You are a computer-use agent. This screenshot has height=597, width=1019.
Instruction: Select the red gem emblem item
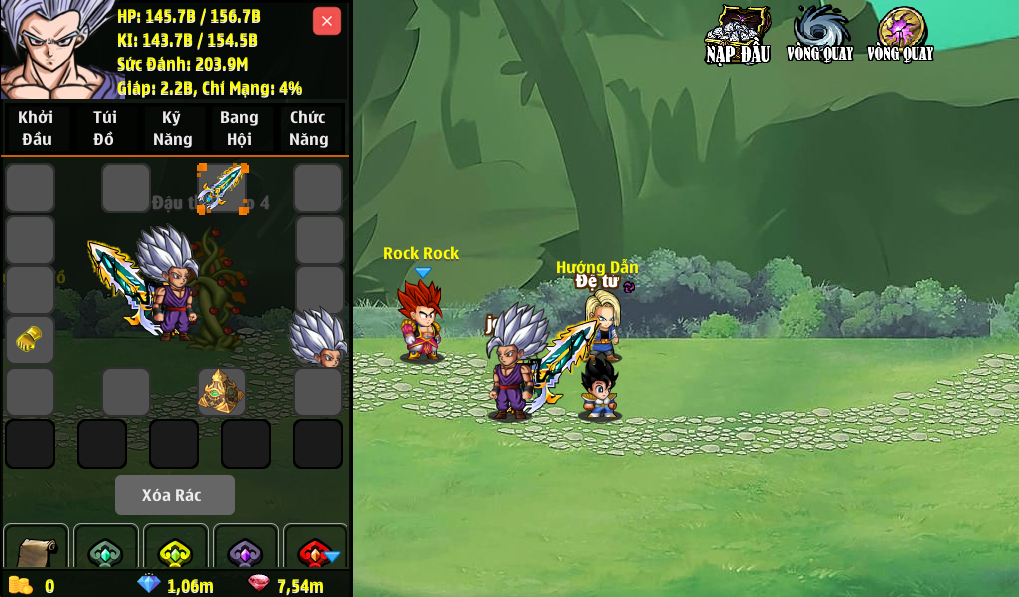point(316,551)
